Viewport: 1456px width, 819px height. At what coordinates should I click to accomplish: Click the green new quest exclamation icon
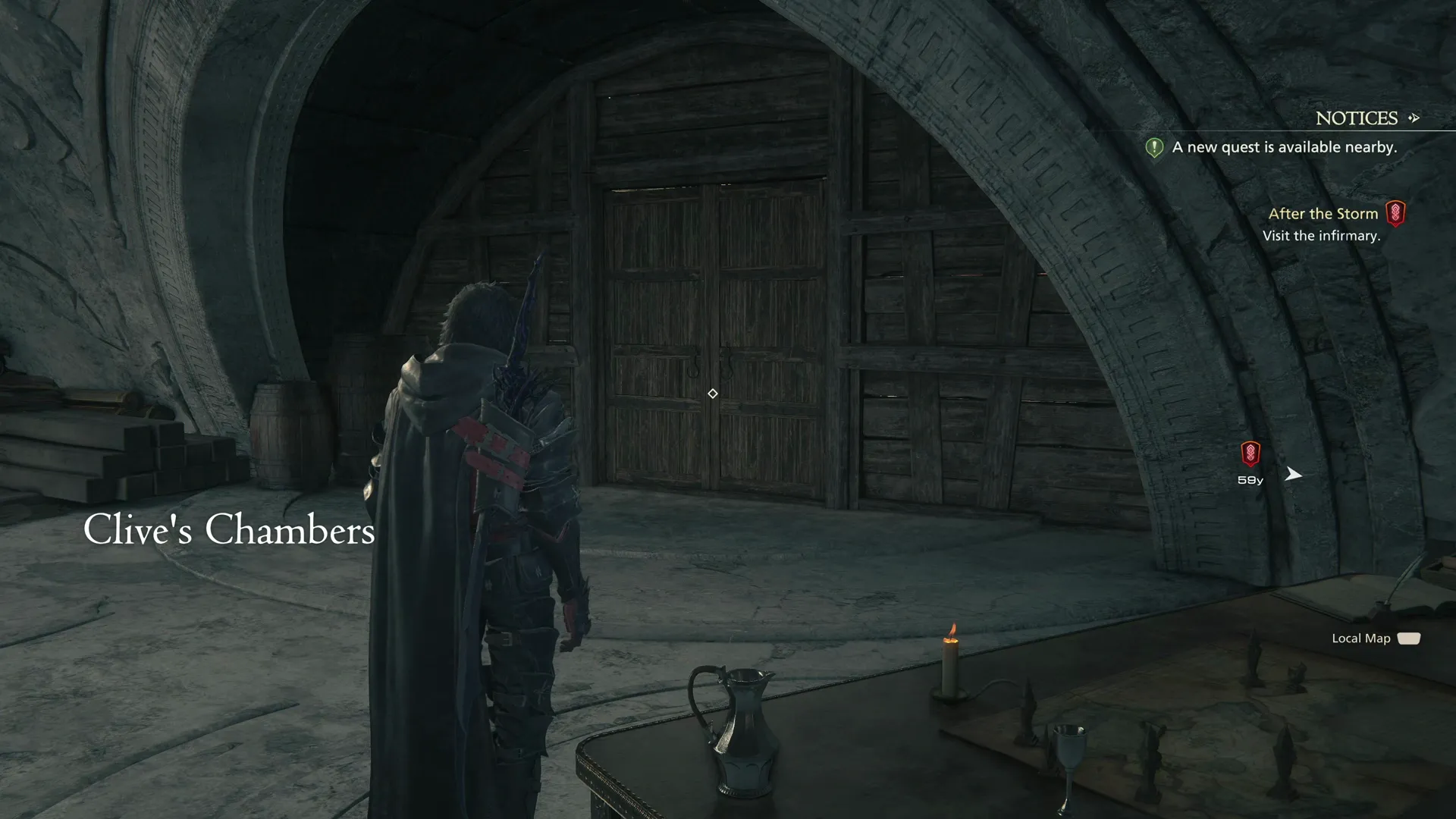click(x=1153, y=147)
